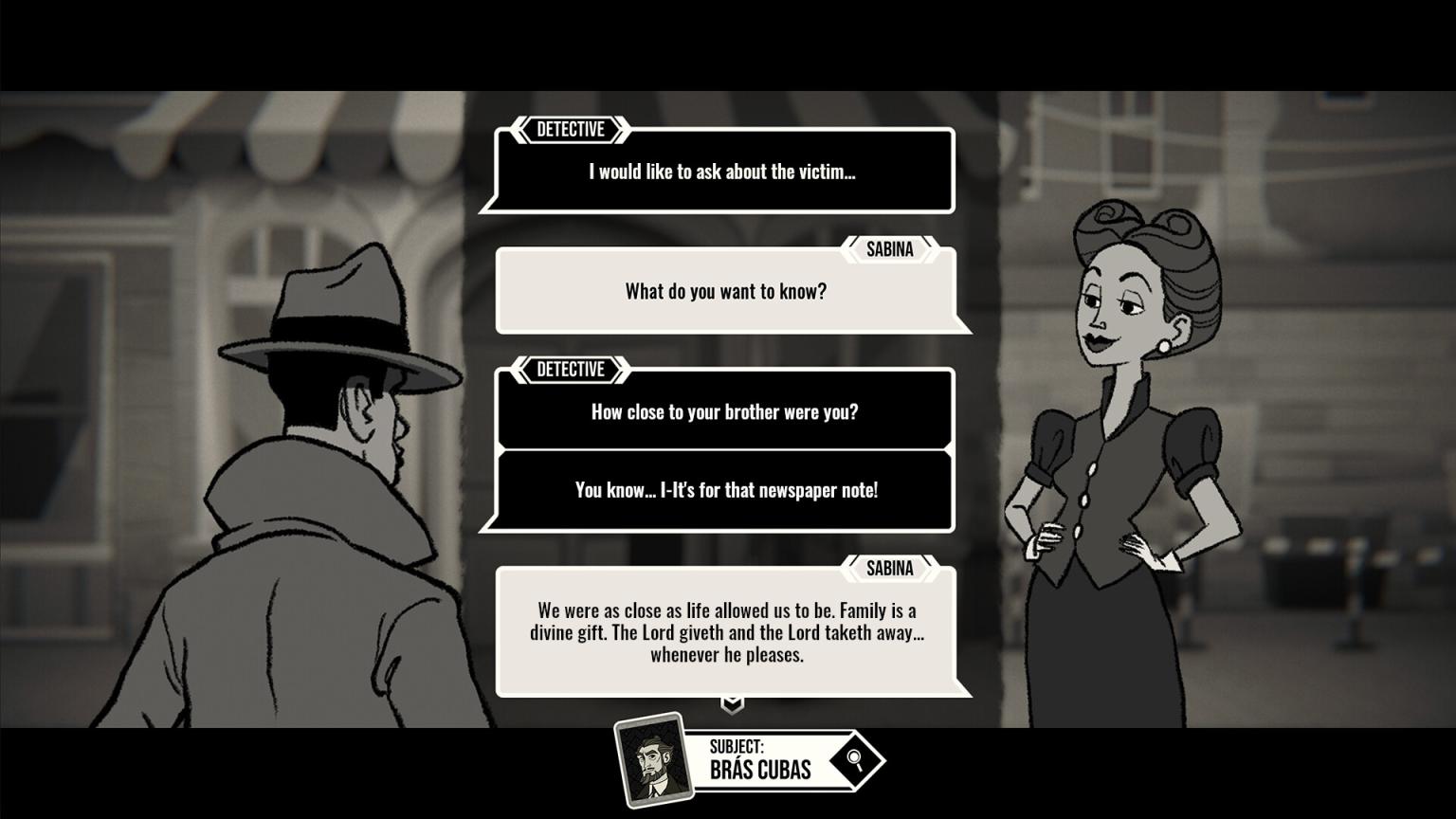Select the DETECTIVE name plate badge
Viewport: 1456px width, 819px height.
570,130
